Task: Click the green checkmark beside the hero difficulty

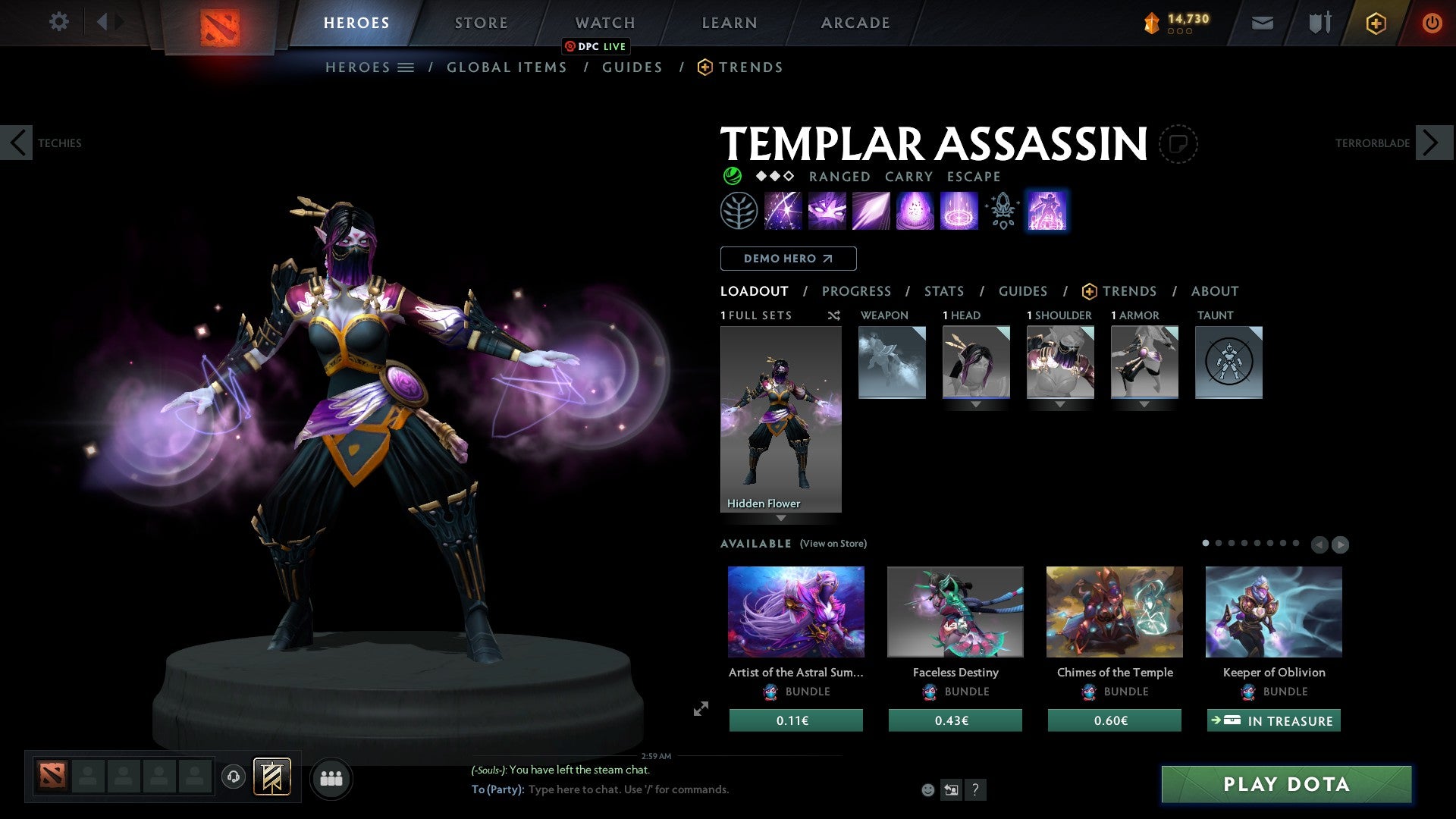Action: (x=733, y=176)
